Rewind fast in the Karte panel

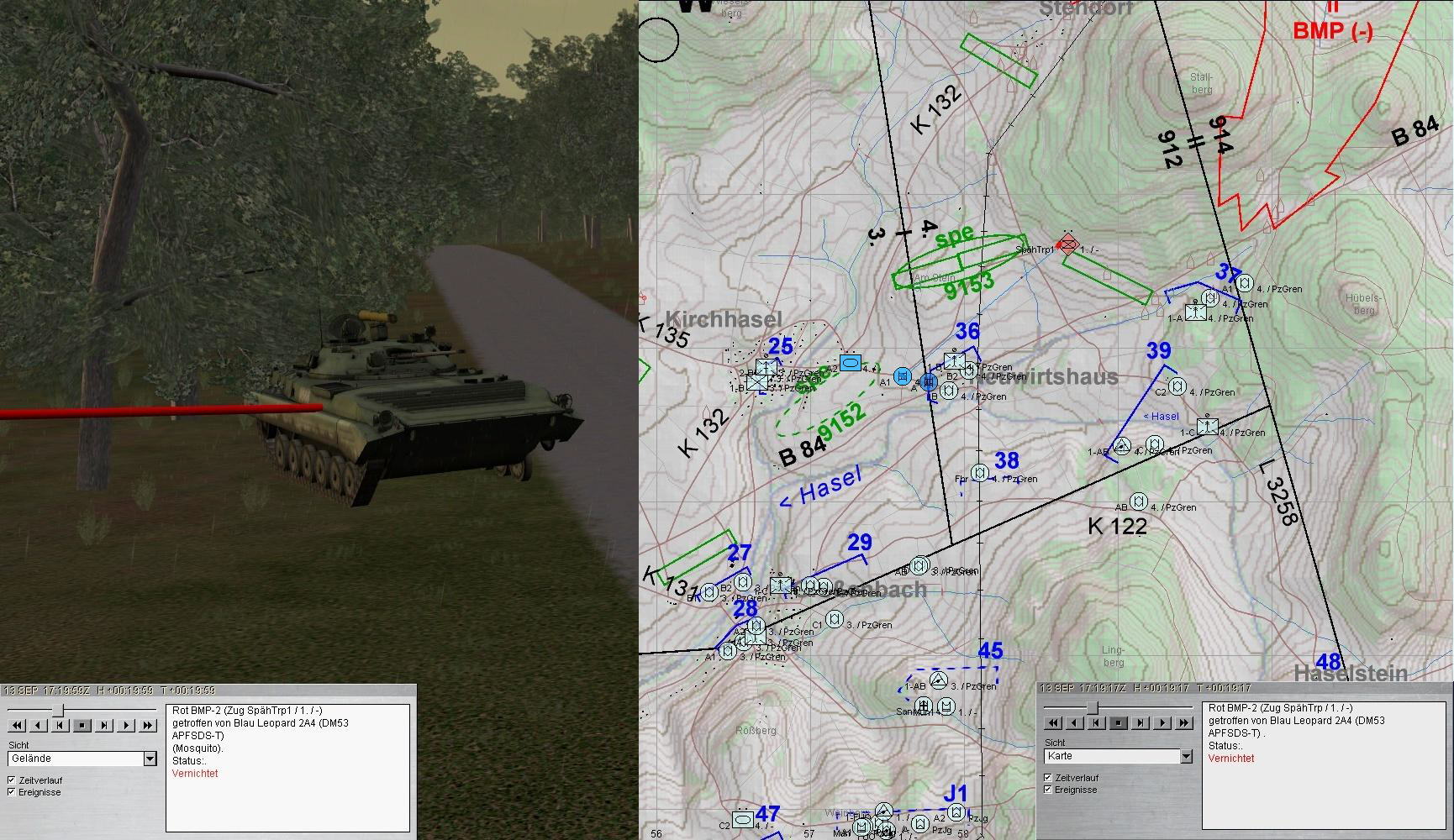pyautogui.click(x=1053, y=722)
